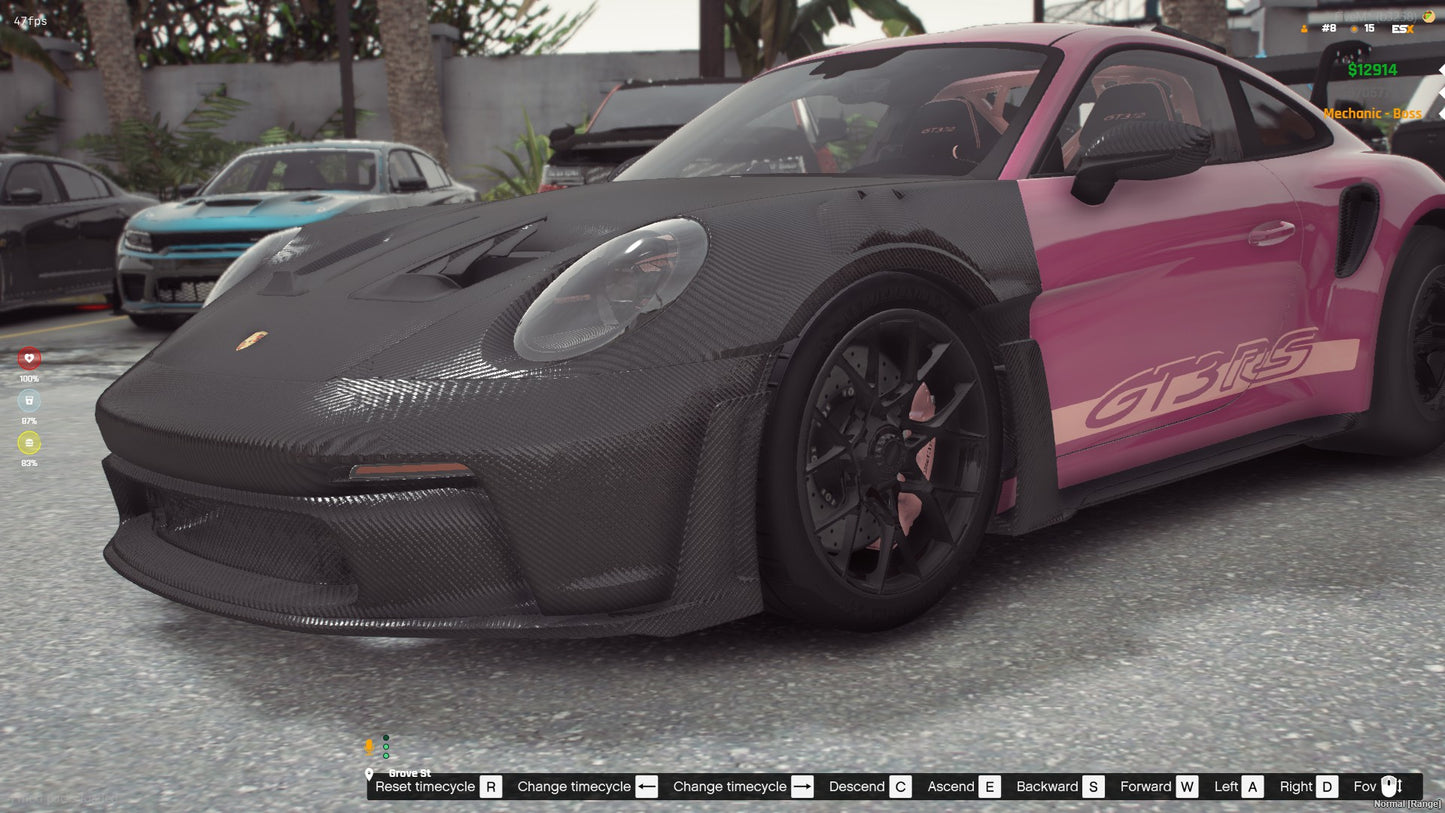Click the Grove St location pin icon
This screenshot has height=813, width=1445.
point(369,775)
